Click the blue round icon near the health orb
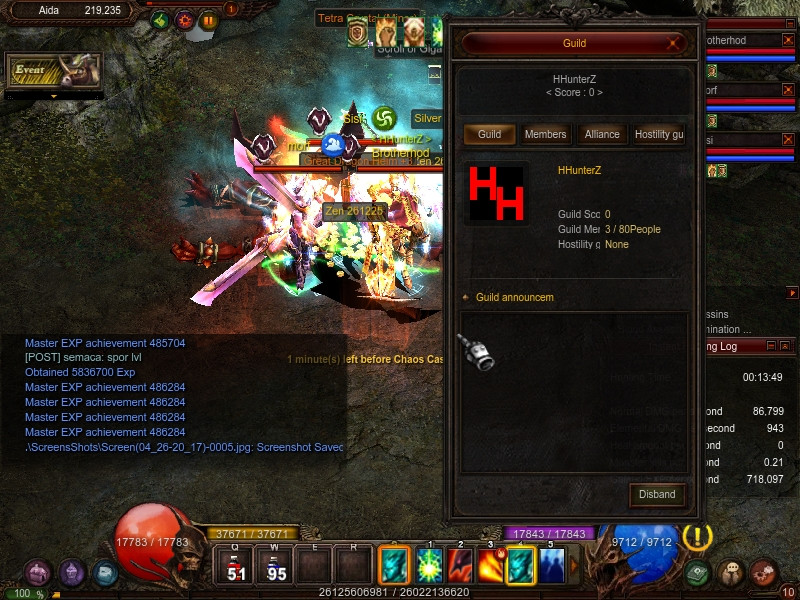Image resolution: width=800 pixels, height=600 pixels. (106, 574)
